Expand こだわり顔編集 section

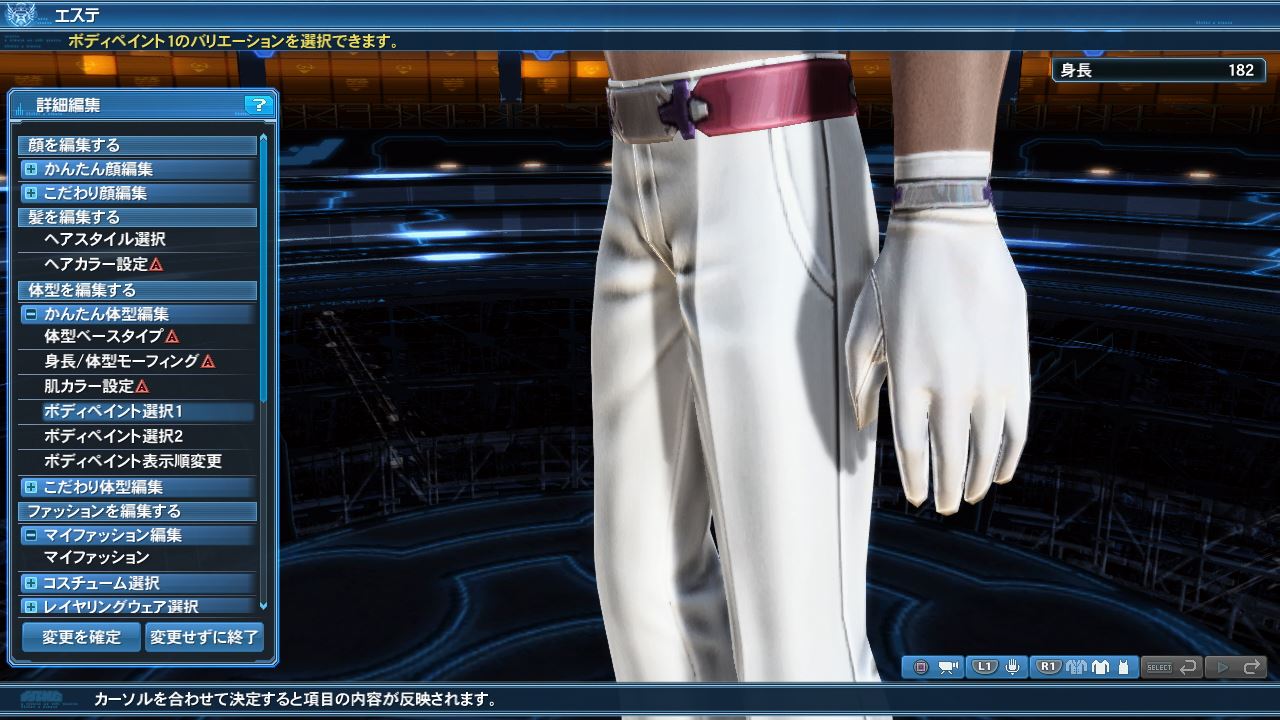(31, 193)
